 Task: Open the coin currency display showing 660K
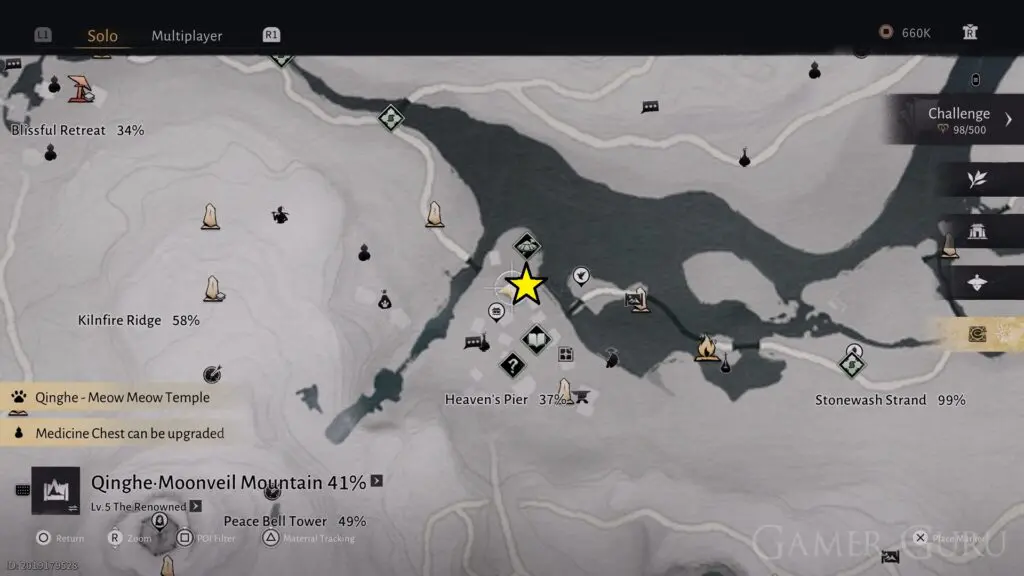(x=905, y=33)
